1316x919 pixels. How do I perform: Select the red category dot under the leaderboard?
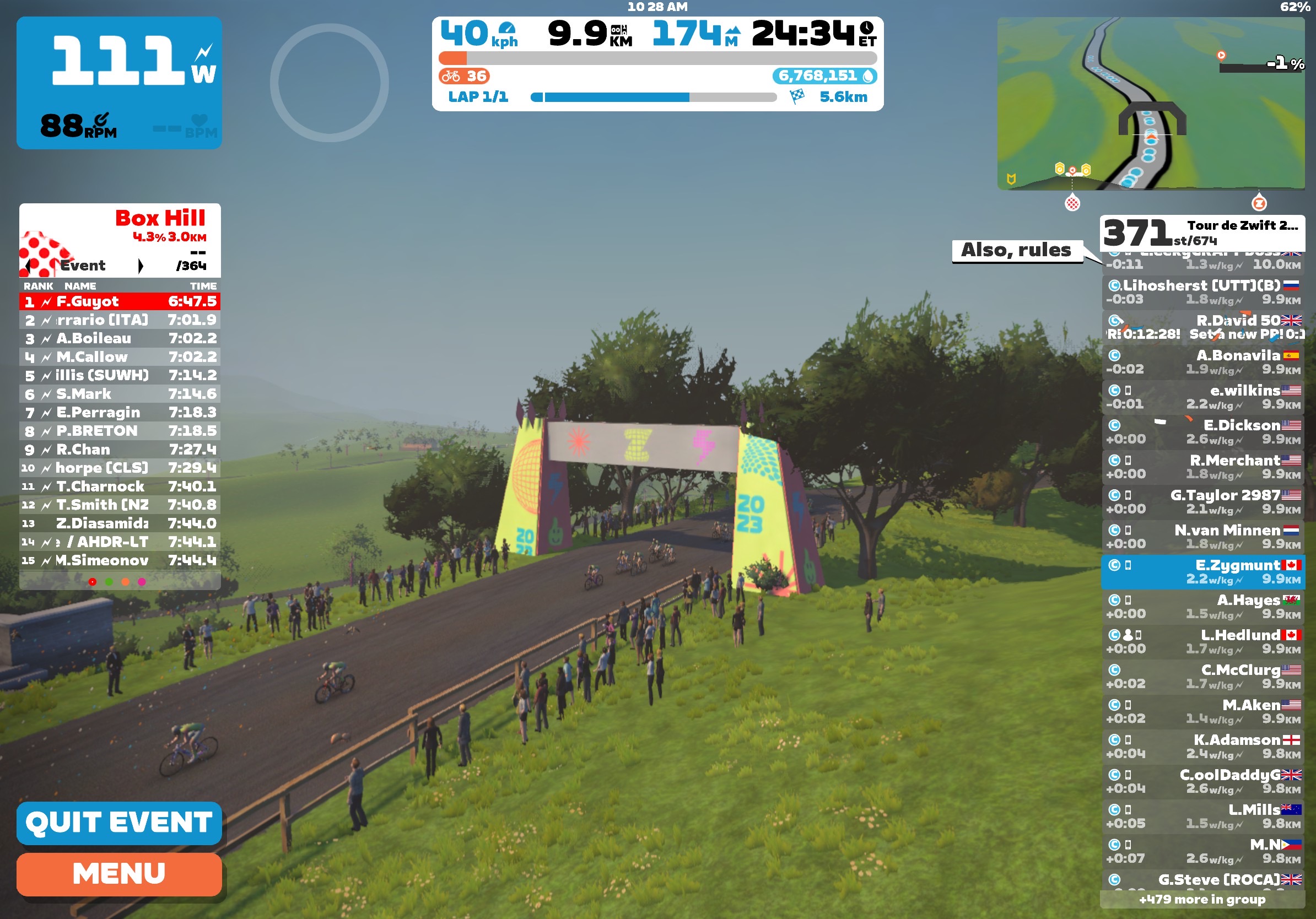91,581
